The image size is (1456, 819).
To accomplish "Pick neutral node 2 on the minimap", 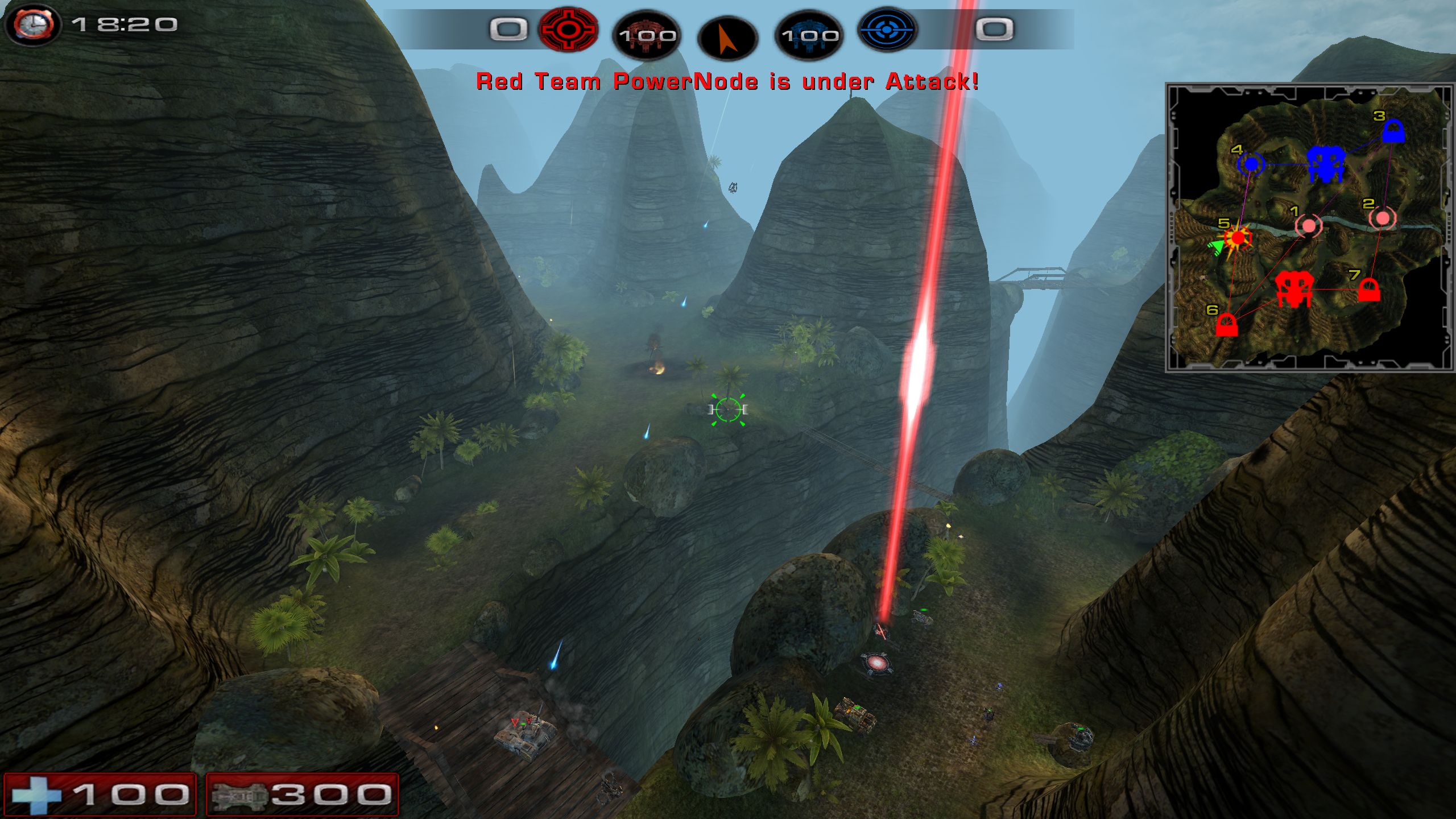I will tap(1382, 218).
